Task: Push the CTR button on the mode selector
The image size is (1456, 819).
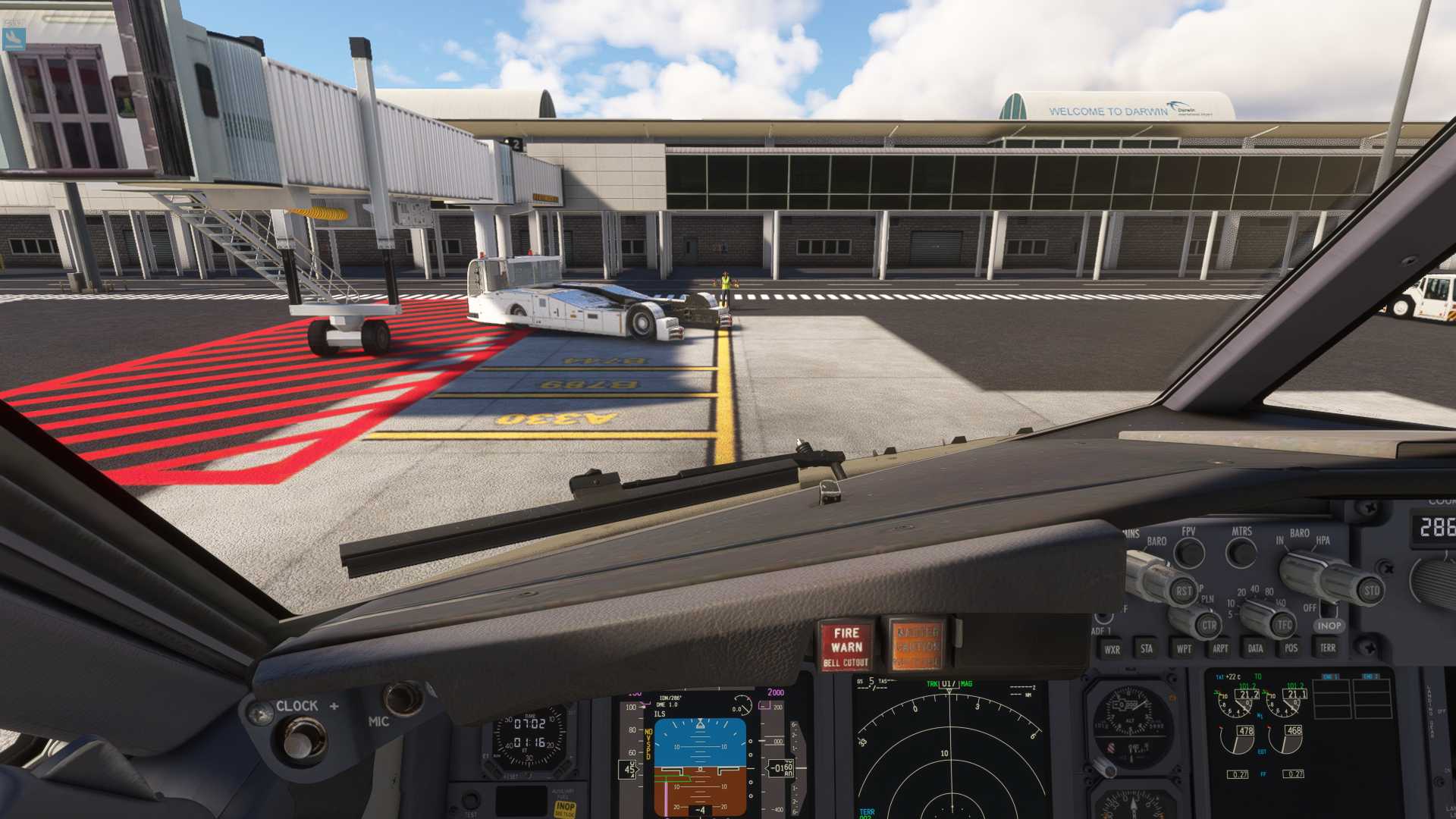Action: tap(1209, 626)
